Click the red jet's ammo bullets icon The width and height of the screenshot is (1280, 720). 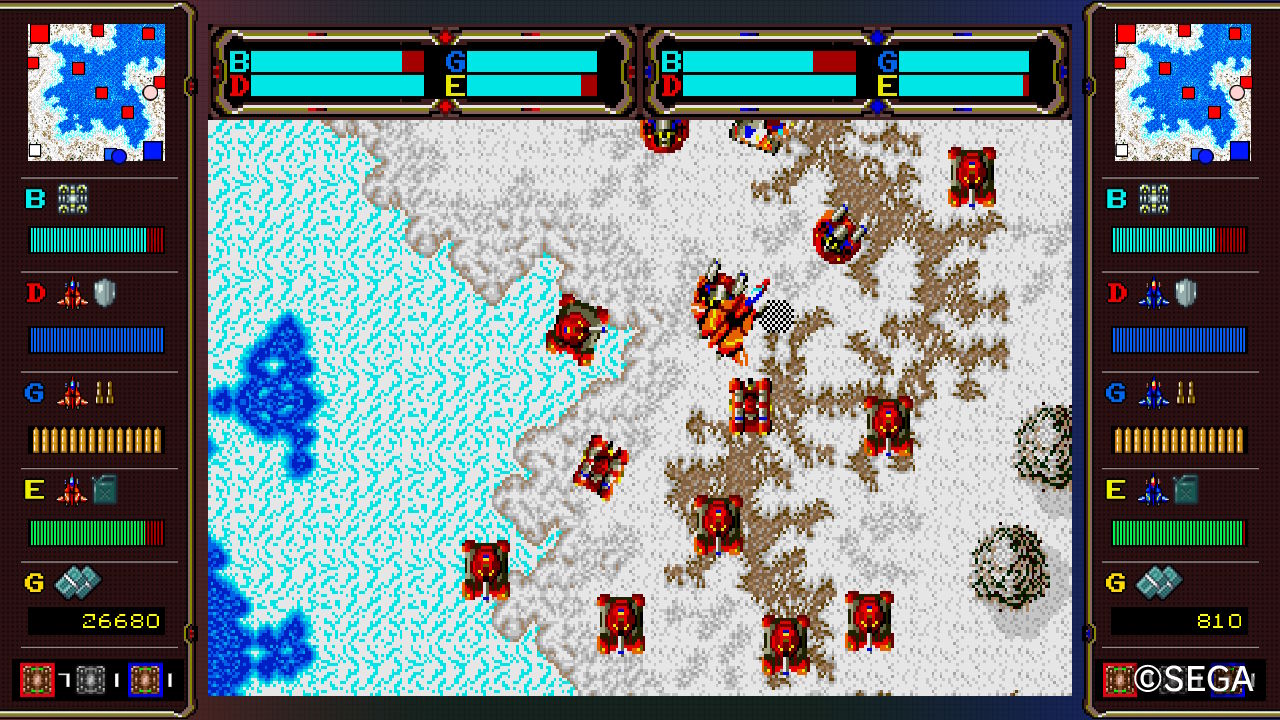coord(104,393)
